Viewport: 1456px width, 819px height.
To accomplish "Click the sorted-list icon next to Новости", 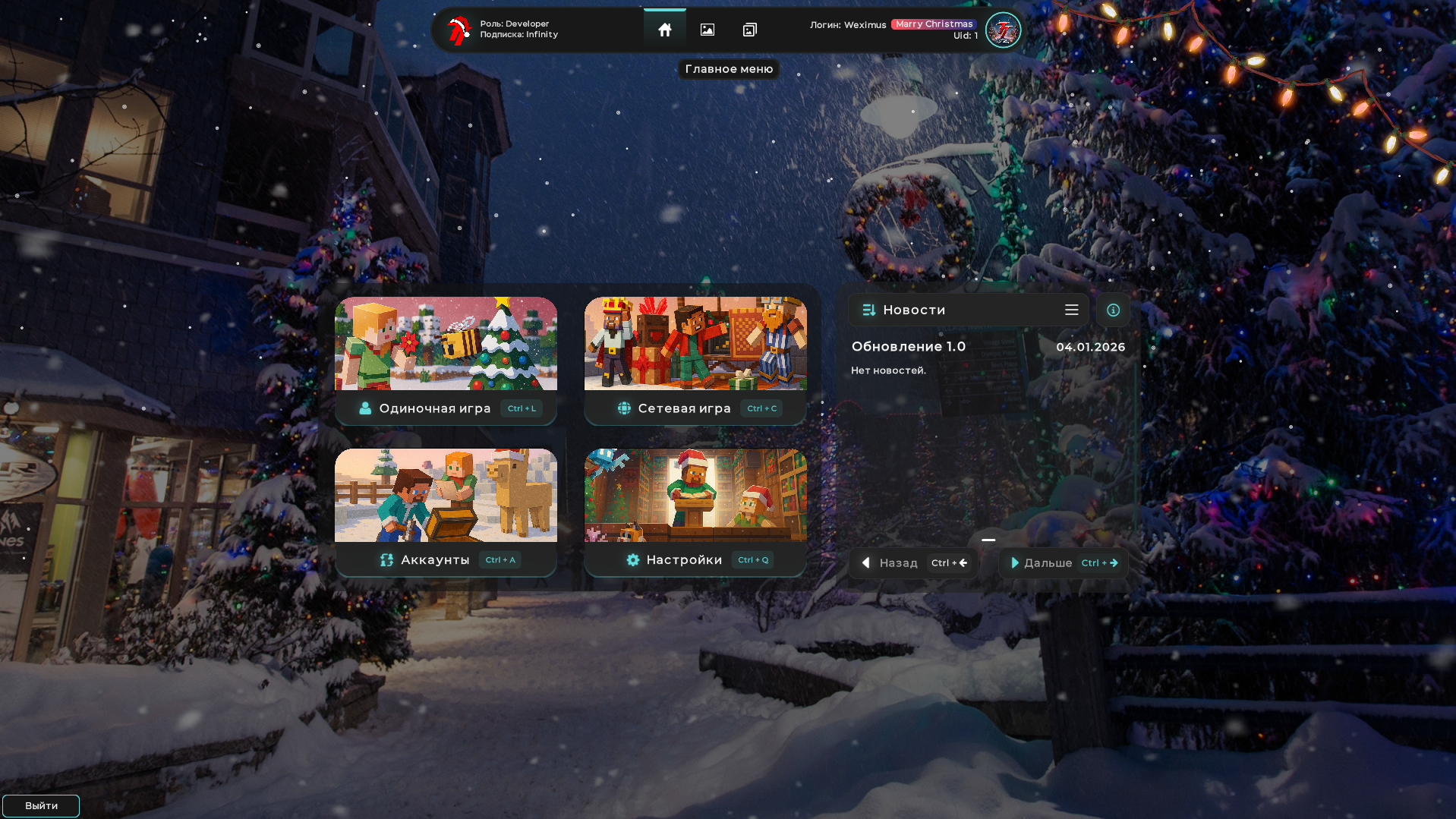I will coord(868,310).
